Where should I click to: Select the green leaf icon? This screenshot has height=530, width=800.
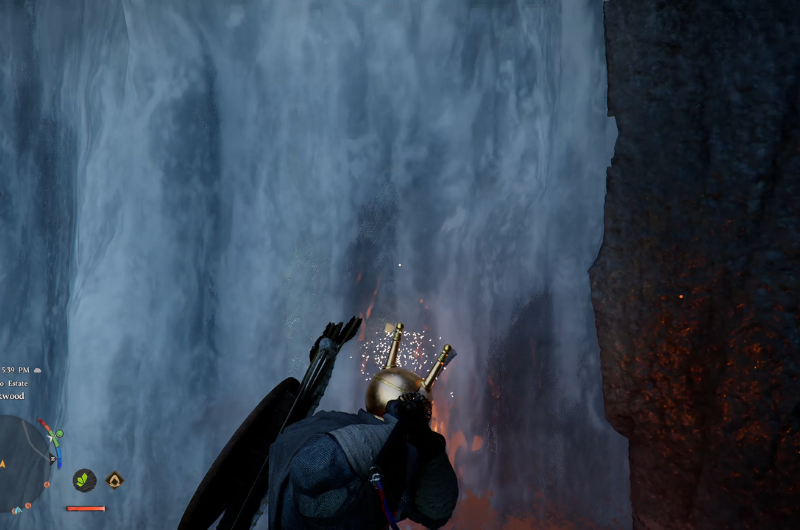click(84, 480)
